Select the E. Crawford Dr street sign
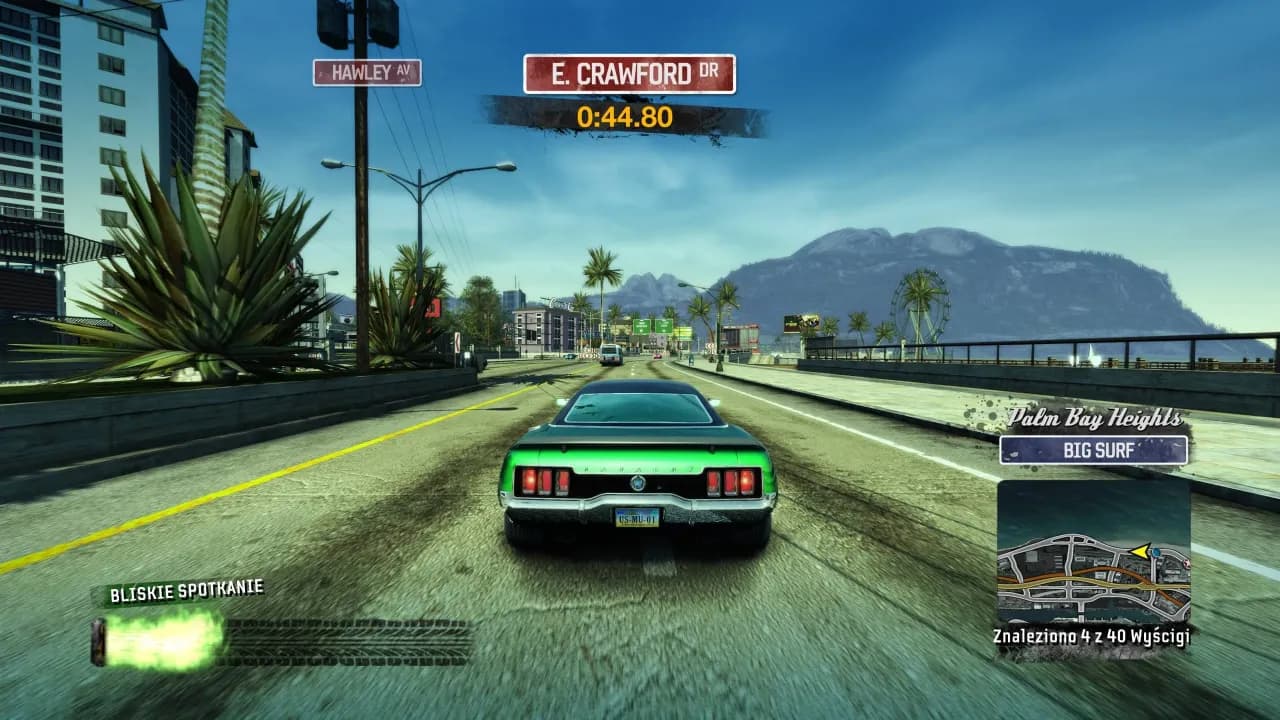This screenshot has height=720, width=1280. [x=629, y=74]
